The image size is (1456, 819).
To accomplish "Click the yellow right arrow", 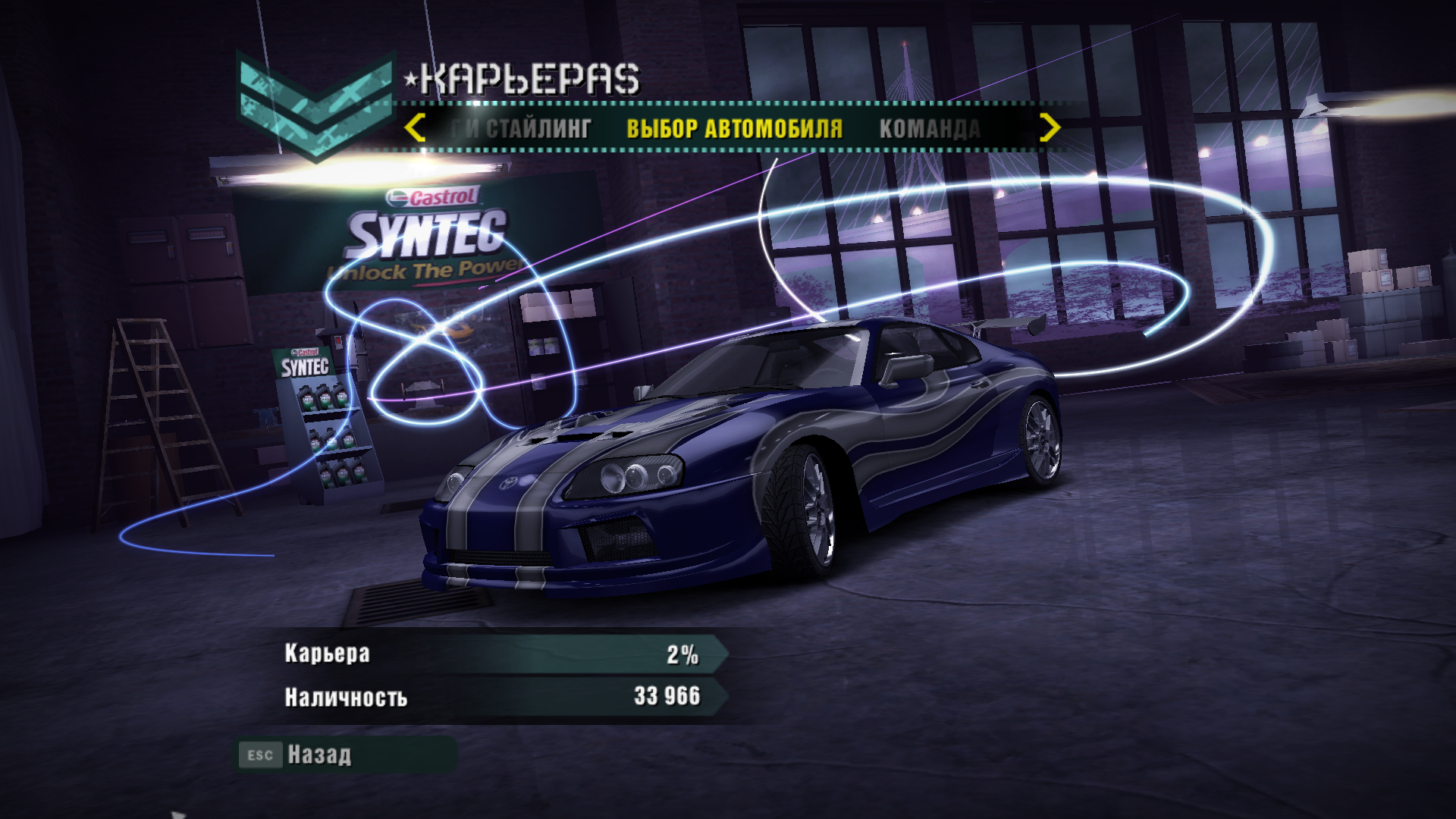I will tap(1049, 128).
